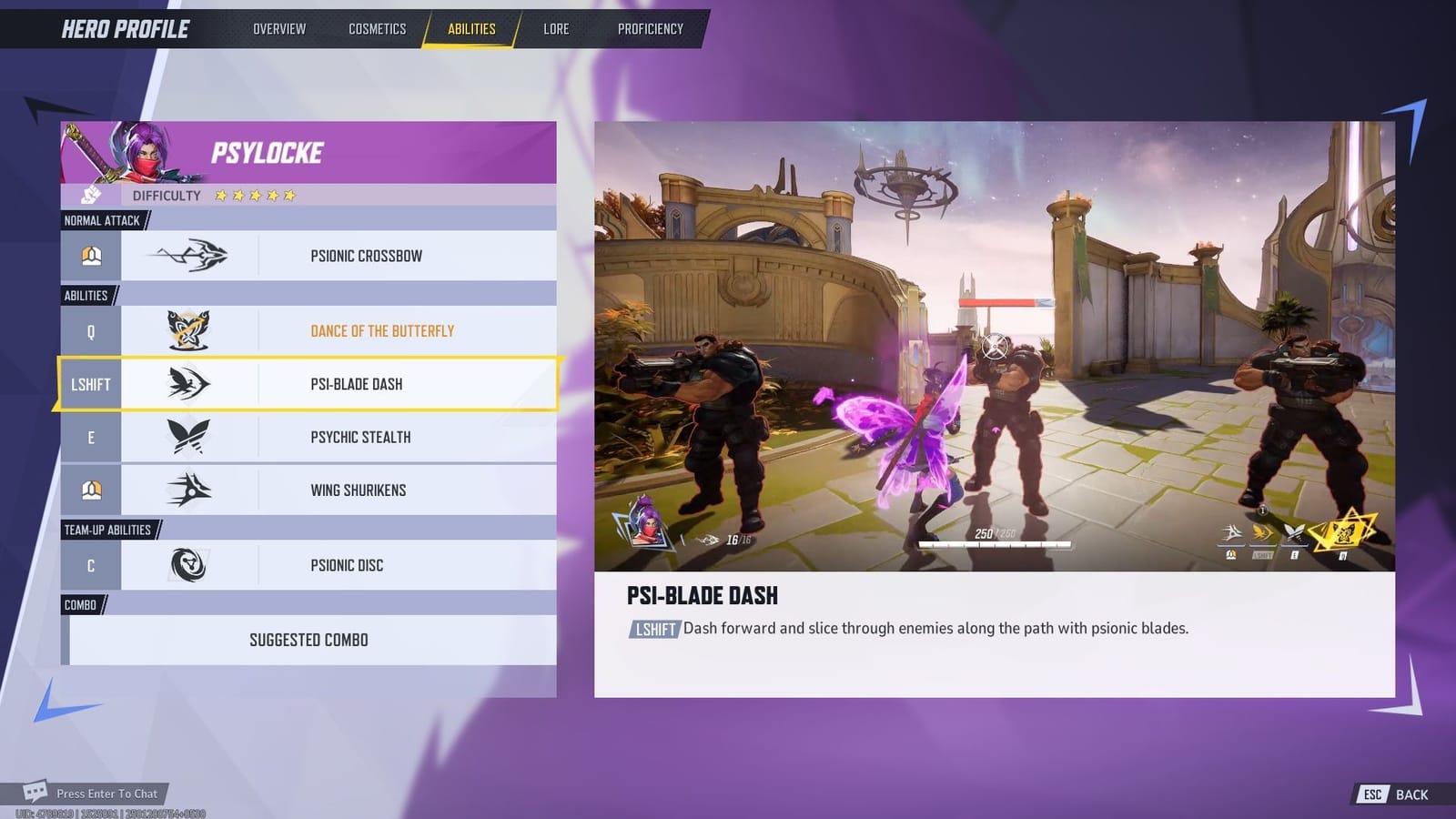Select the Wing Shurikens icon
Image resolution: width=1456 pixels, height=819 pixels.
click(191, 490)
